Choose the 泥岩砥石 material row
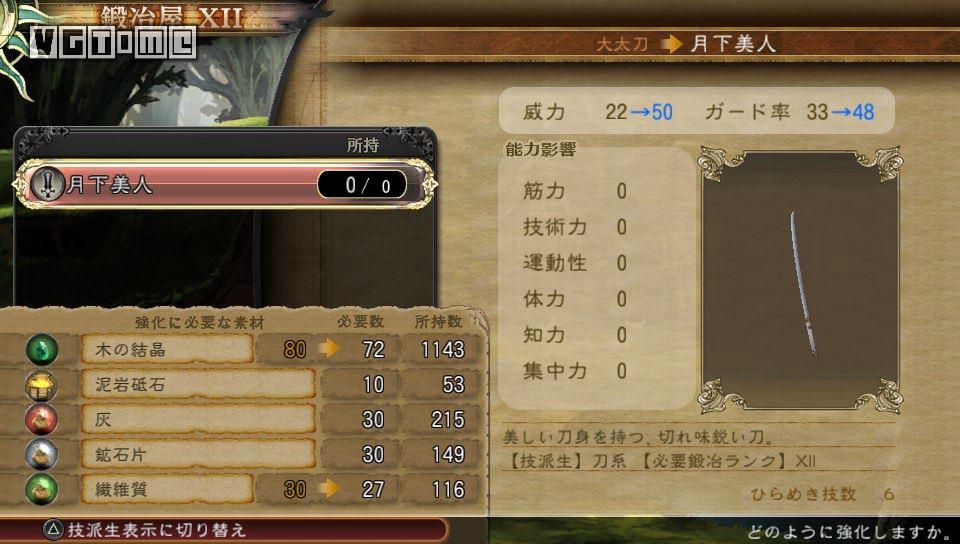This screenshot has width=960, height=544. tap(198, 385)
